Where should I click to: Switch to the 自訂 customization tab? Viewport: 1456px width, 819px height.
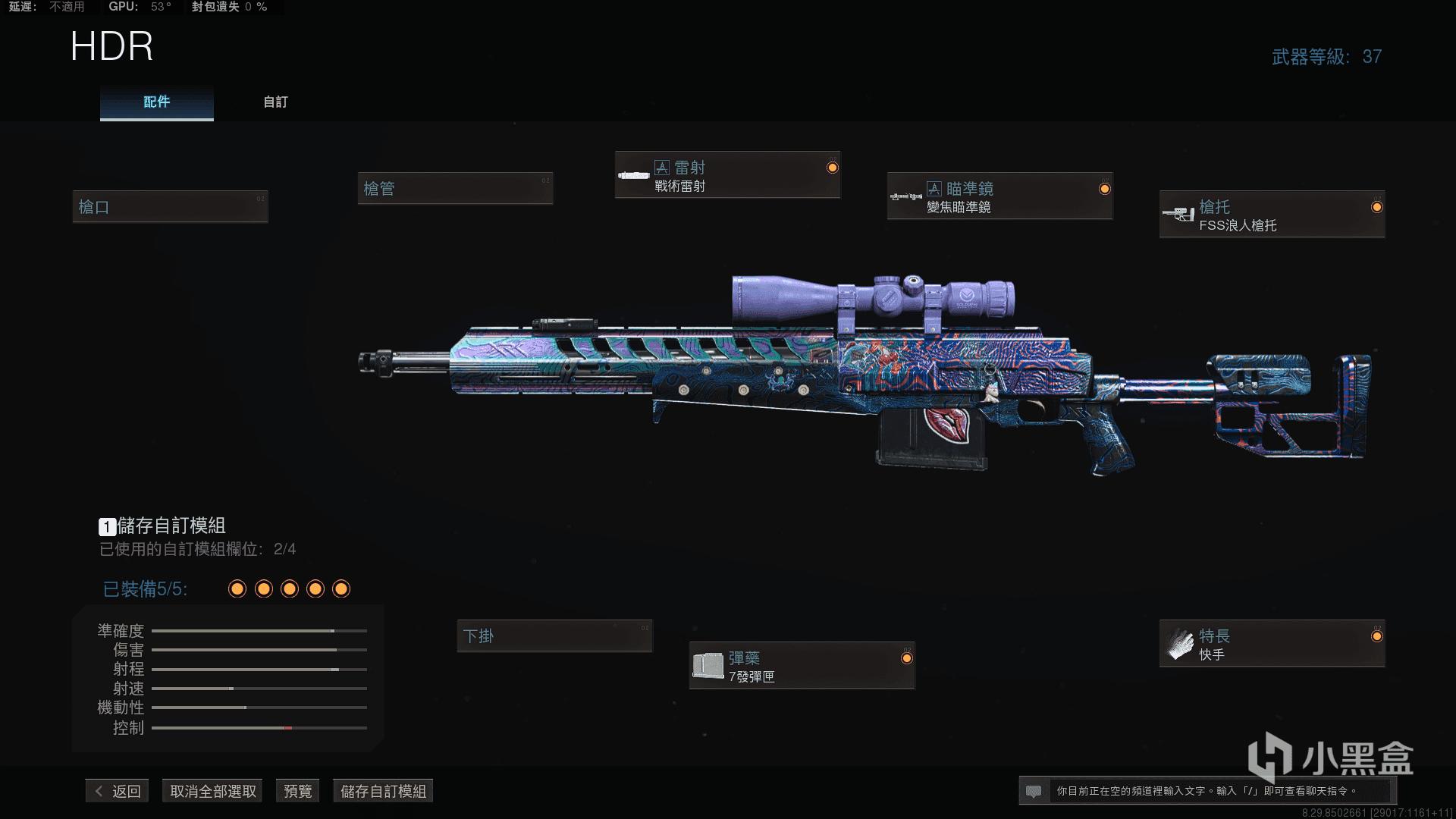pos(274,102)
